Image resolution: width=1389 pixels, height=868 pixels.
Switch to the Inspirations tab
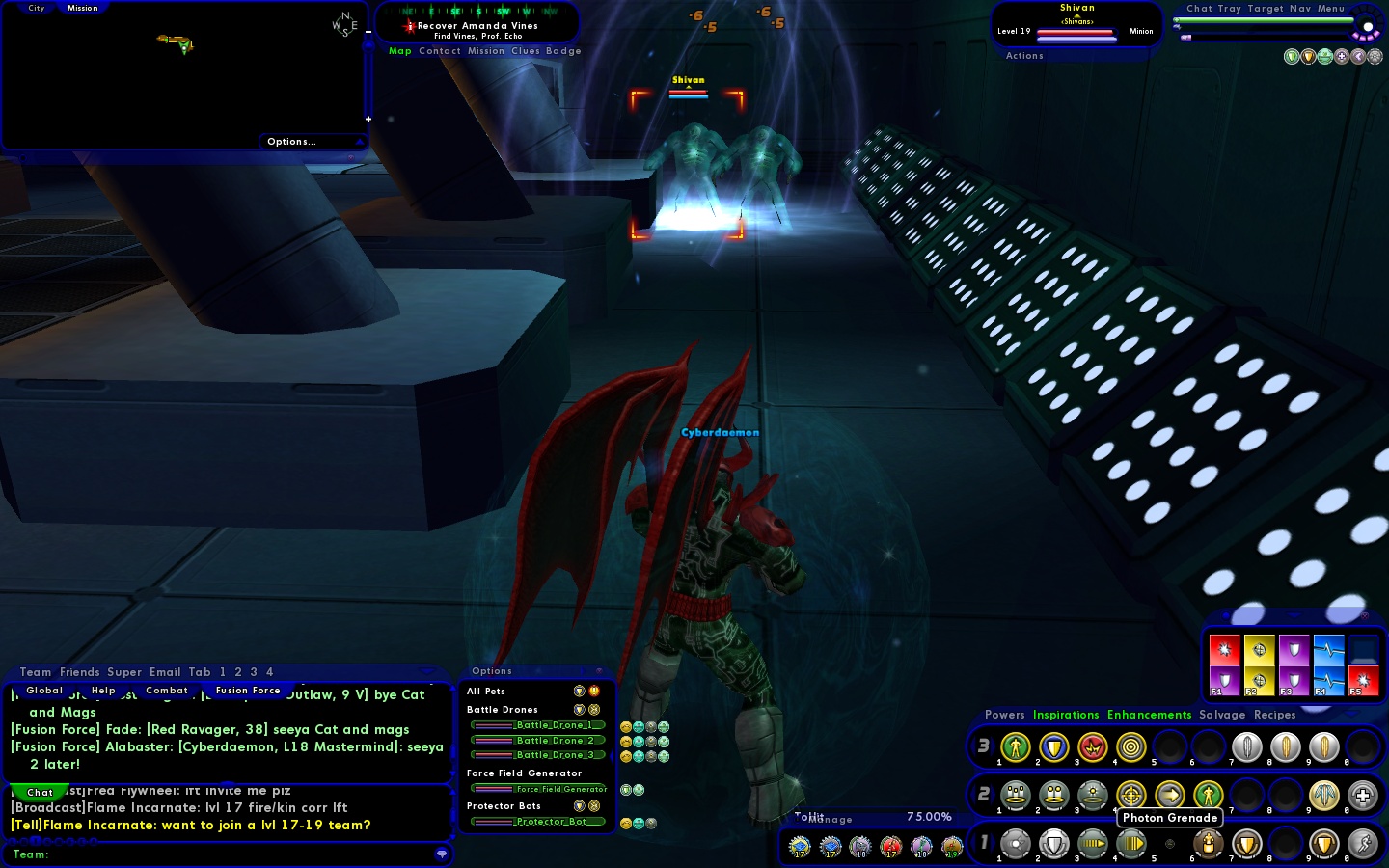tap(1066, 715)
